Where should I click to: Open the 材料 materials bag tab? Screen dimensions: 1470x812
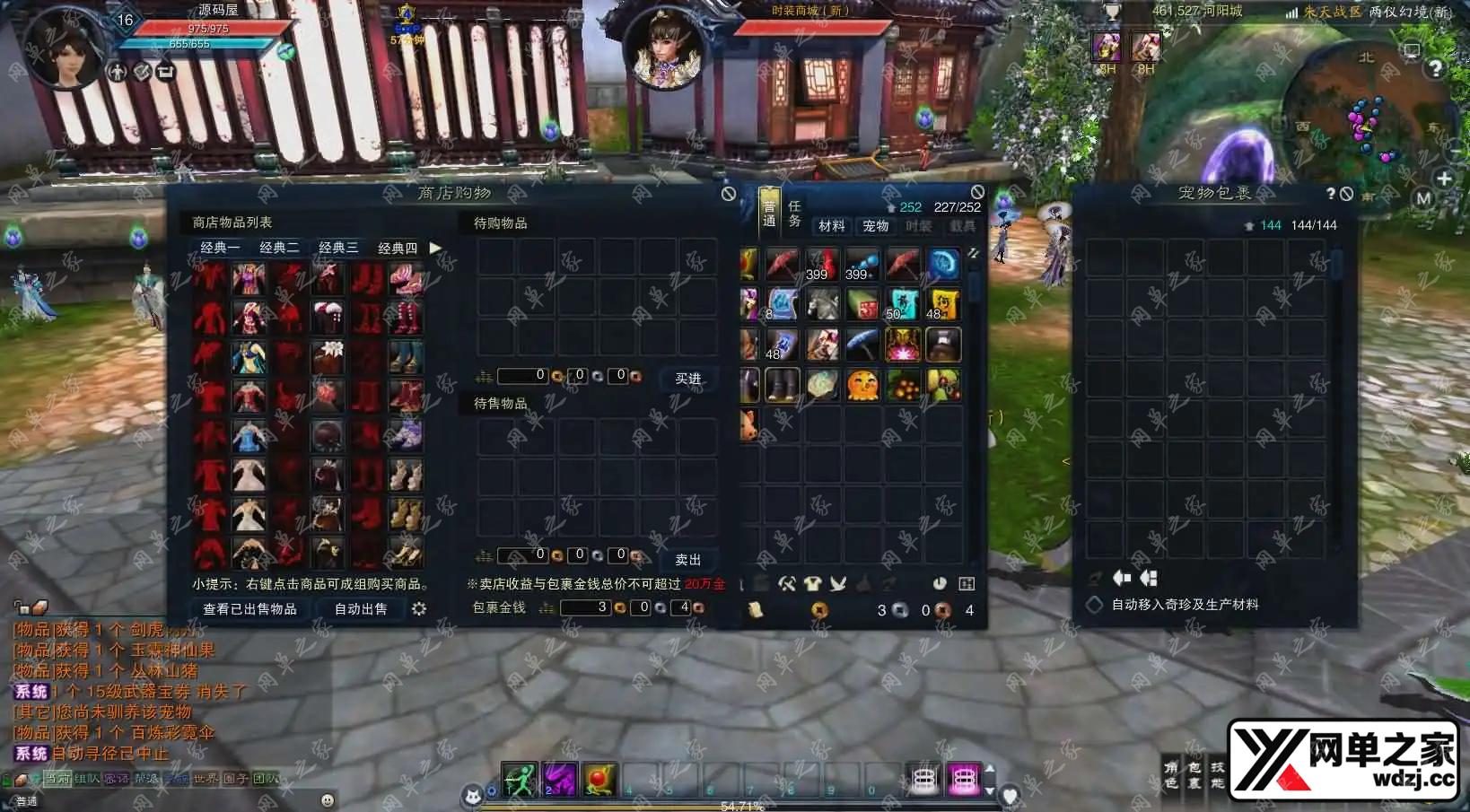coord(831,226)
